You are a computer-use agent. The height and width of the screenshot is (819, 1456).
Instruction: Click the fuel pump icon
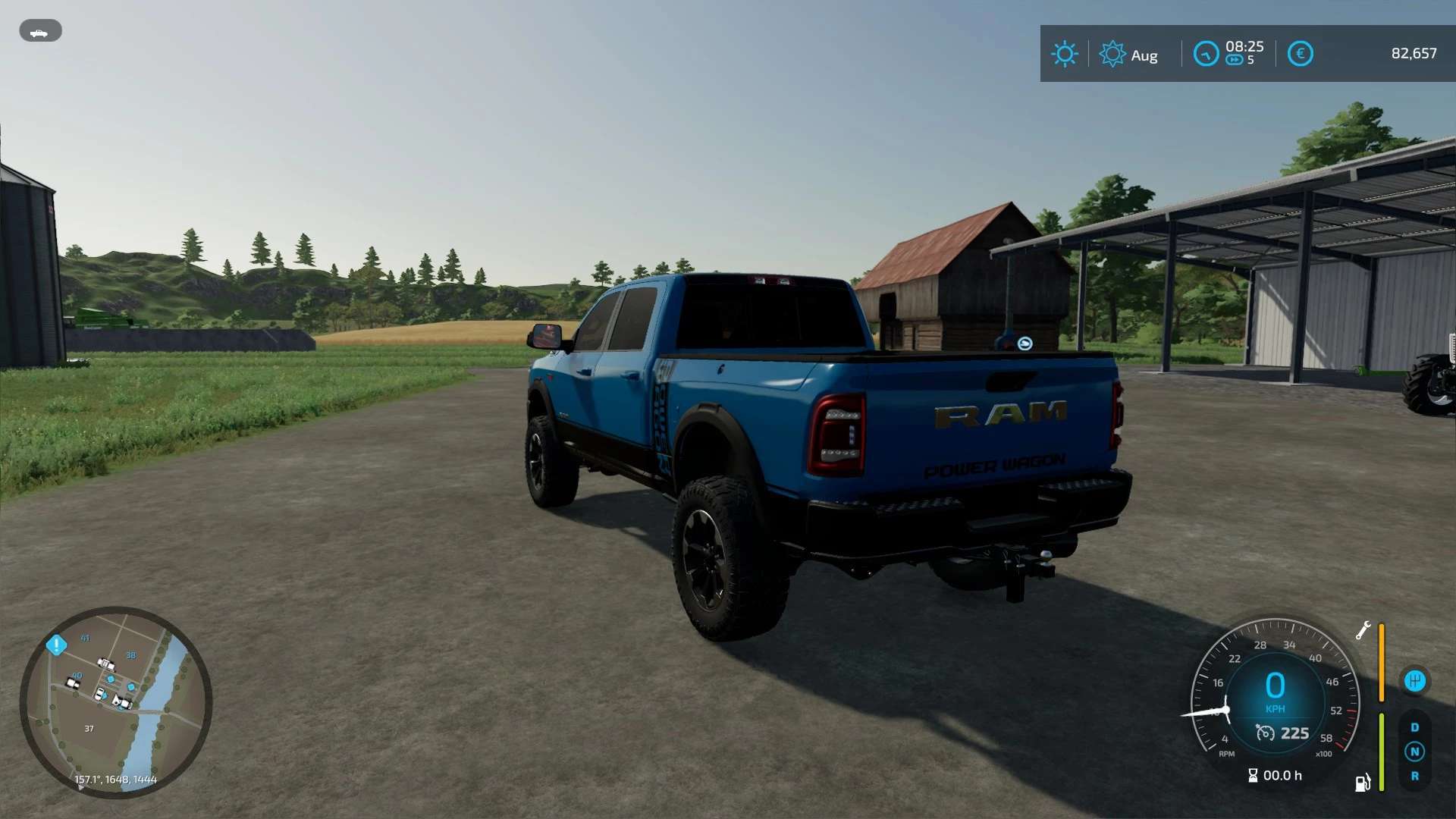(x=1362, y=782)
